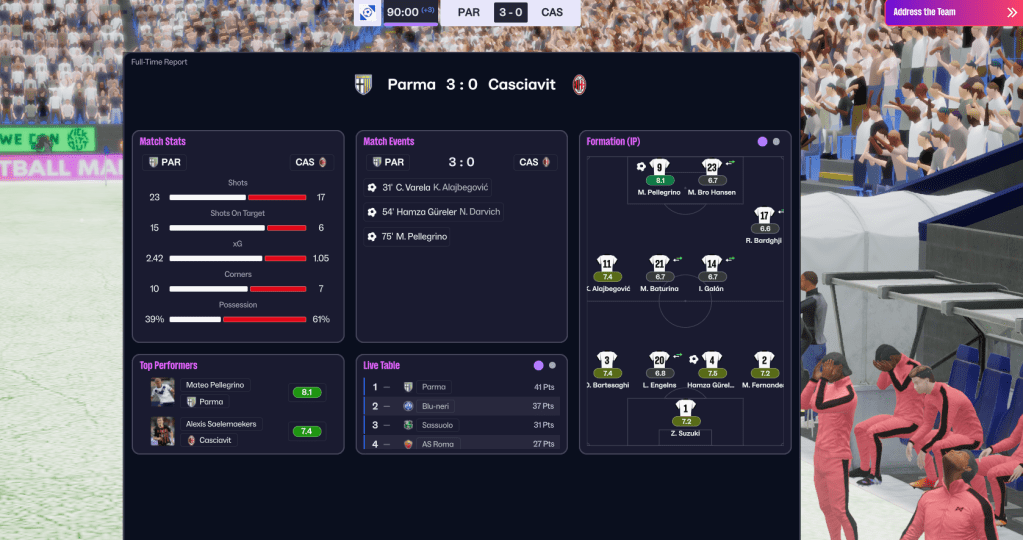
Task: Select Sassuolo row in Live Table
Action: click(x=460, y=425)
